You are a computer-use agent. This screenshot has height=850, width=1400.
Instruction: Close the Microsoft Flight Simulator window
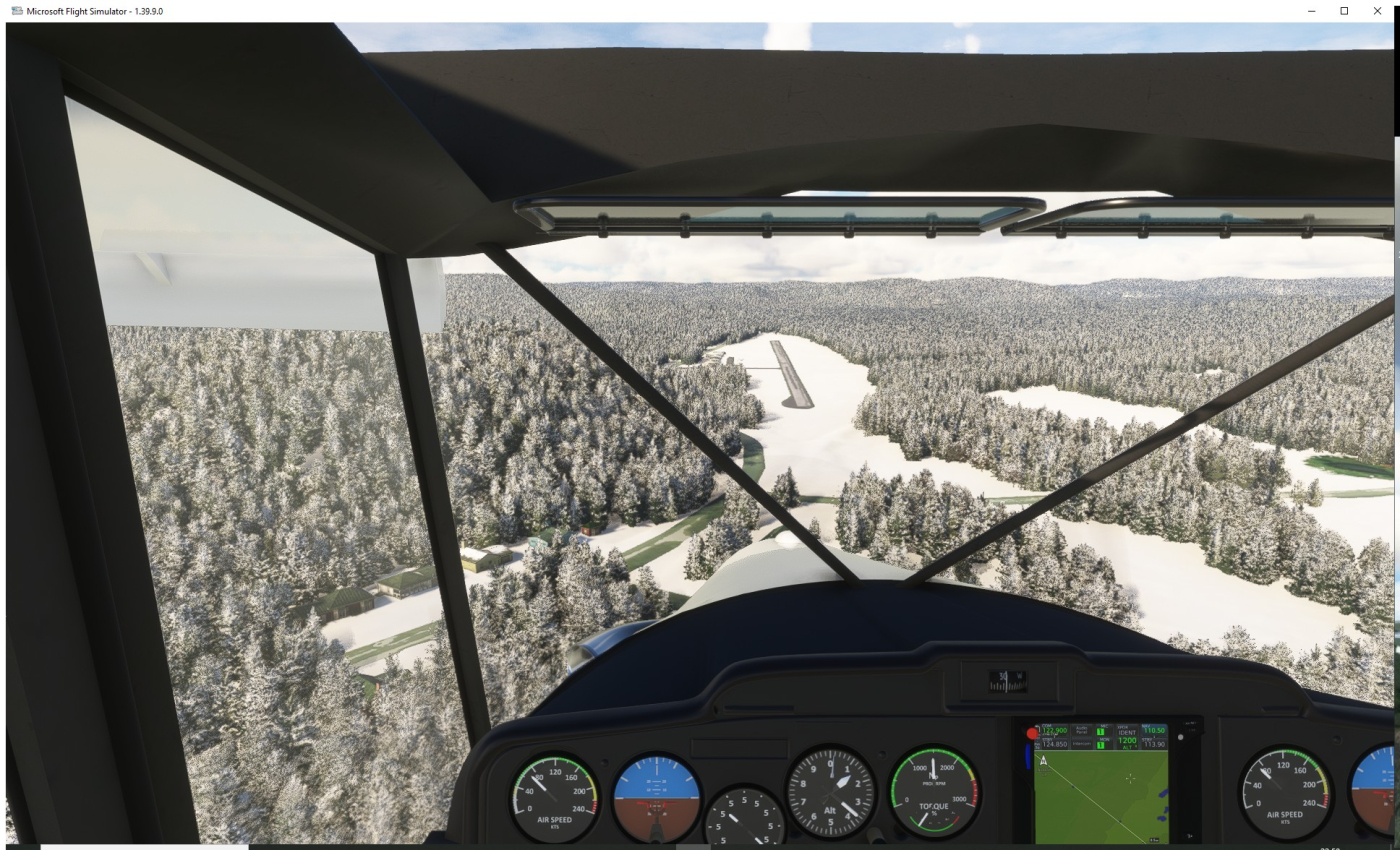[x=1377, y=11]
